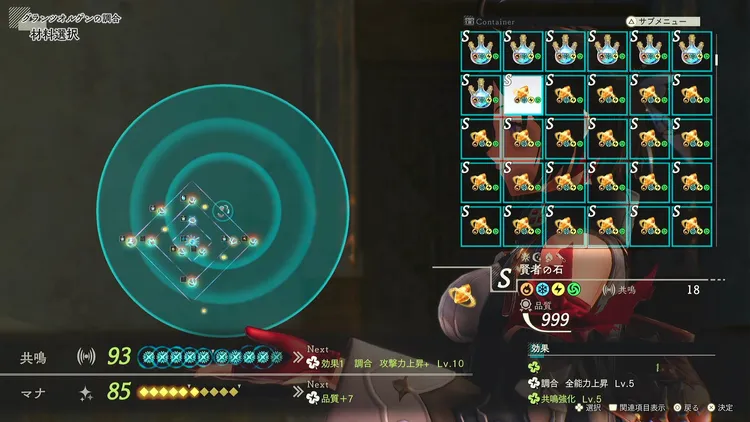Click the container list scrollbar

[717, 60]
